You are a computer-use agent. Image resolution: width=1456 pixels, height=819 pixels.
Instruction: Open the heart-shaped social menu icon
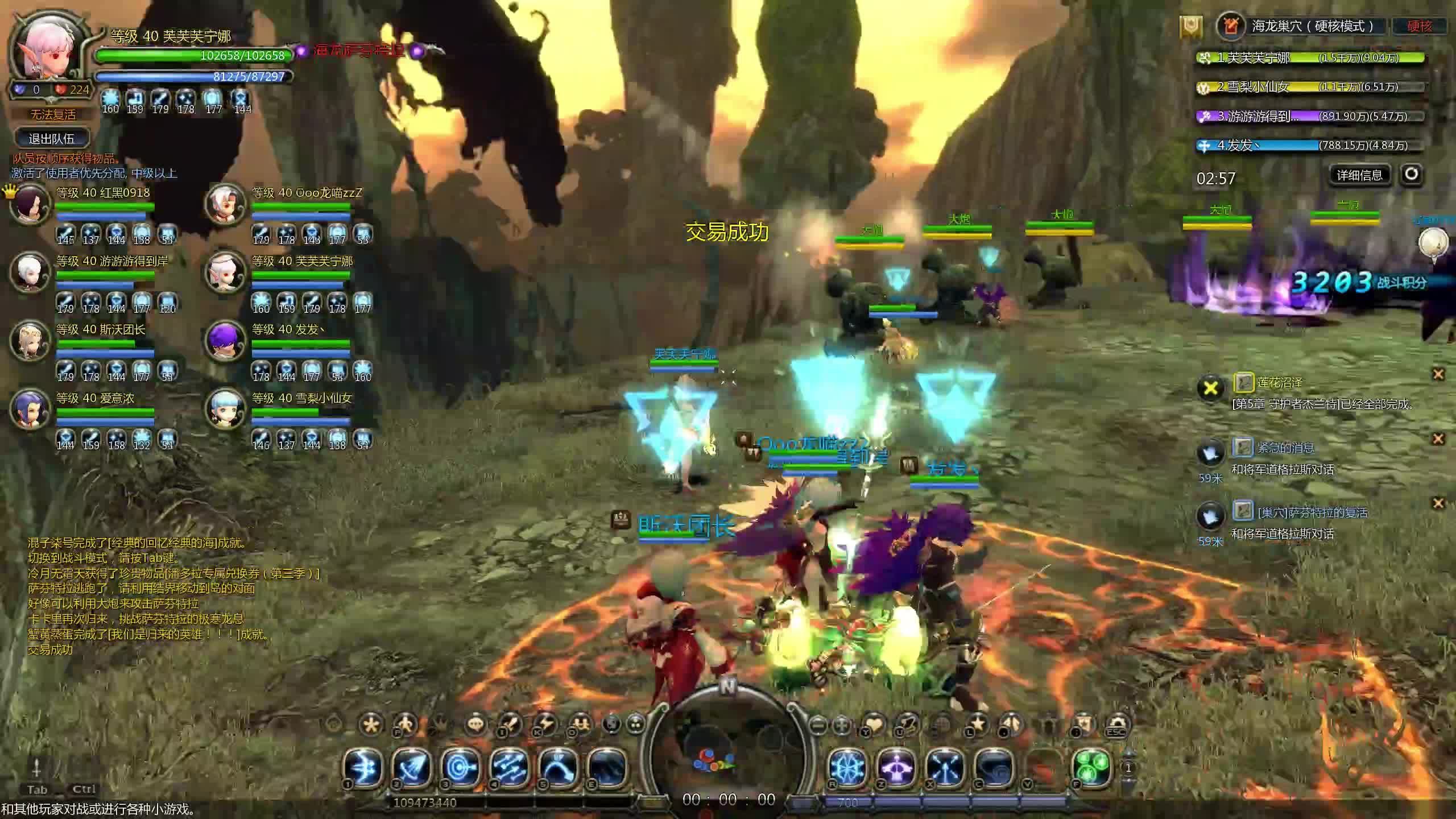click(874, 725)
